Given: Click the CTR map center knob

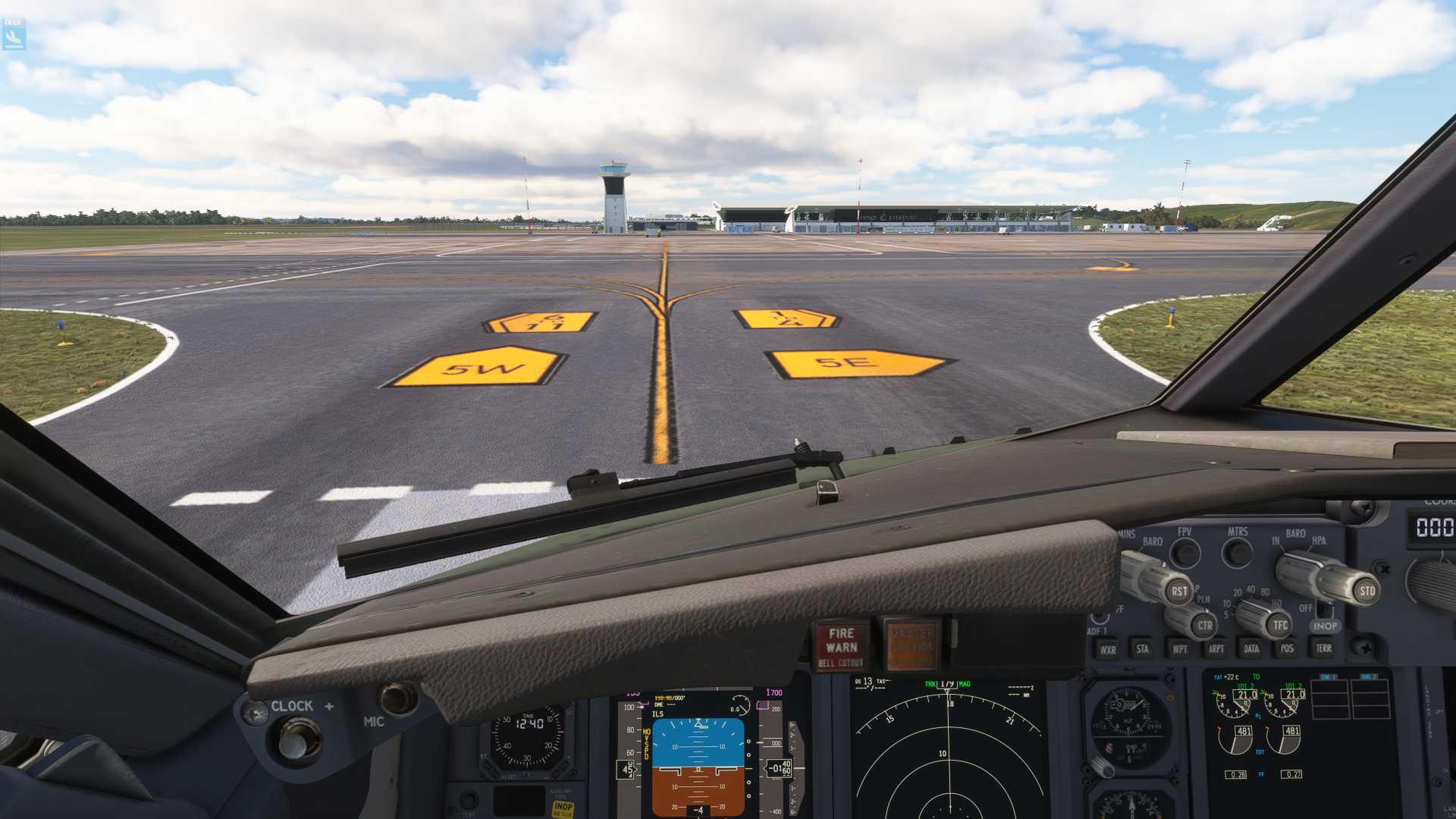Looking at the screenshot, I should (x=1204, y=626).
